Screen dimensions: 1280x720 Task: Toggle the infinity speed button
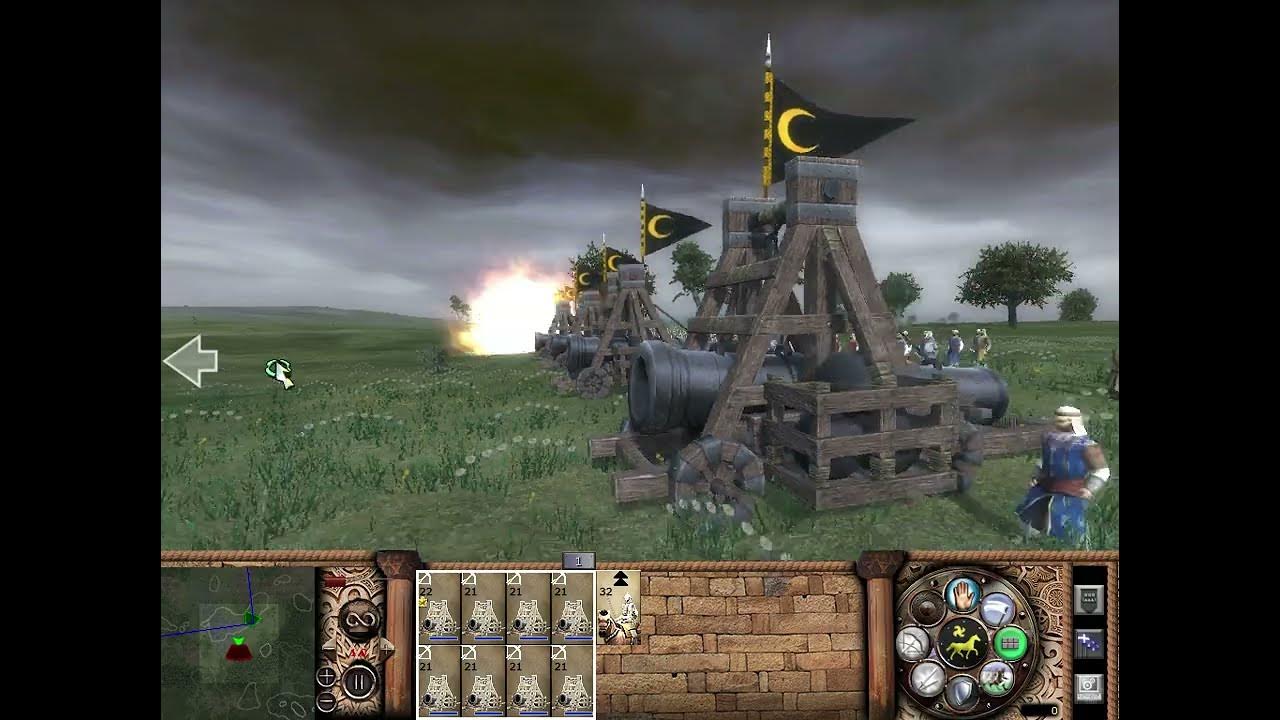pyautogui.click(x=359, y=619)
